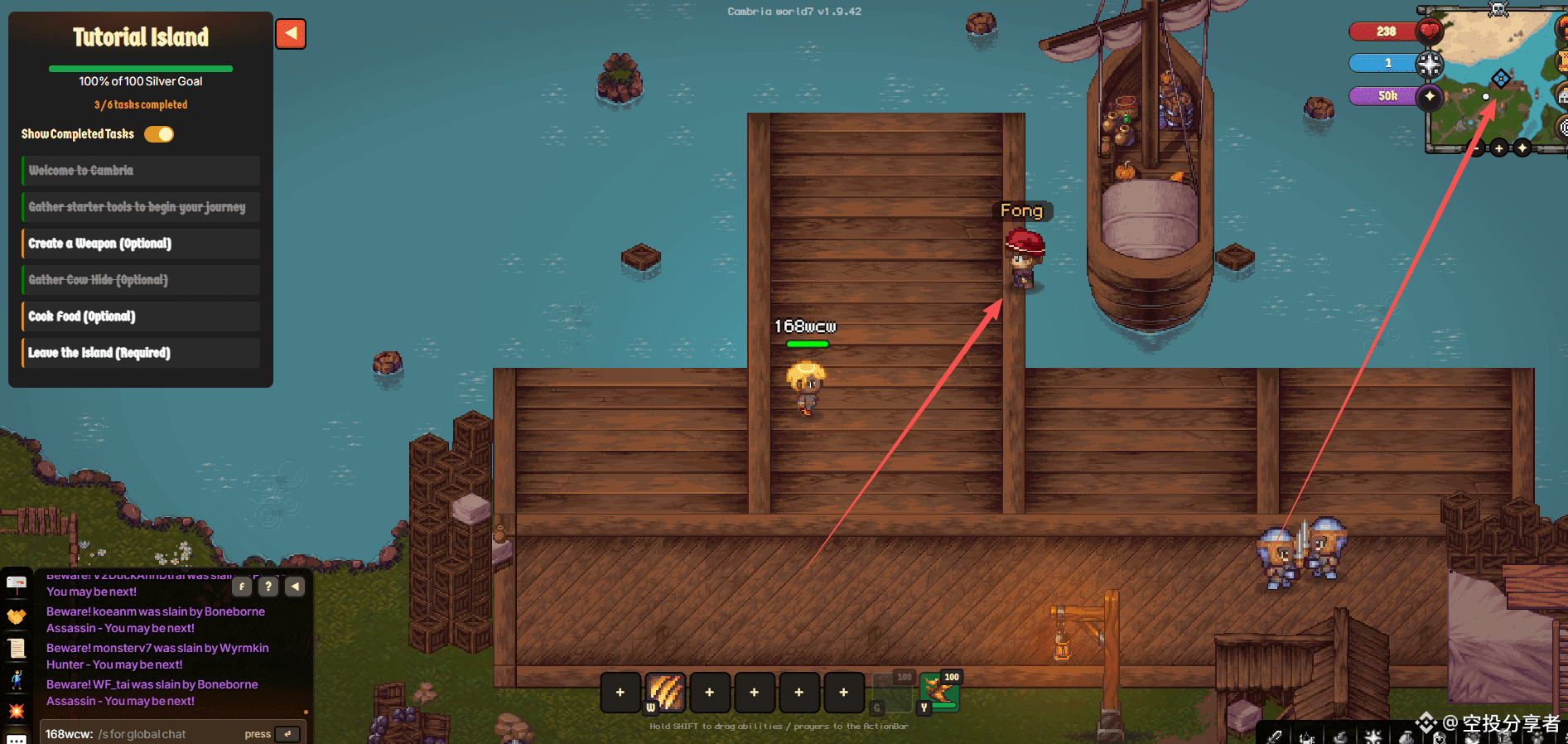Screen dimensions: 1568x744
Task: Click the Welcome to Cambria completed task
Action: tap(141, 171)
